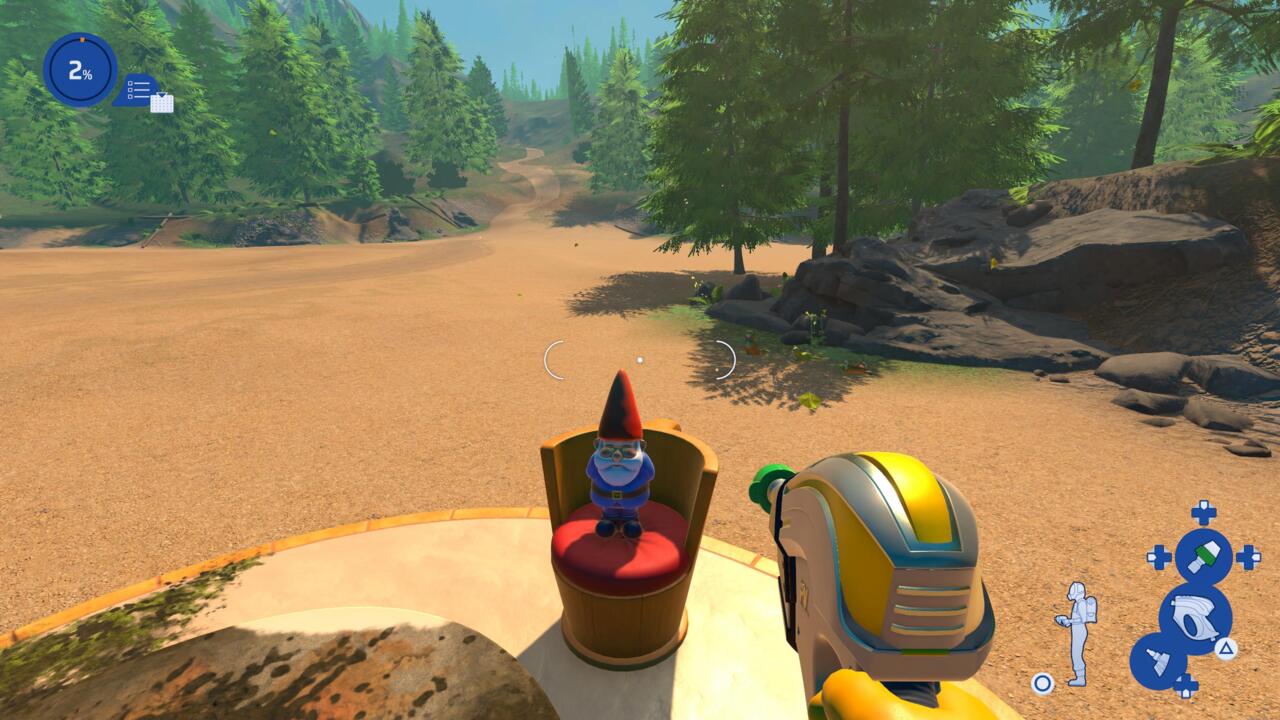Choose the extension attachment icon
This screenshot has width=1280, height=720.
coord(1158,661)
